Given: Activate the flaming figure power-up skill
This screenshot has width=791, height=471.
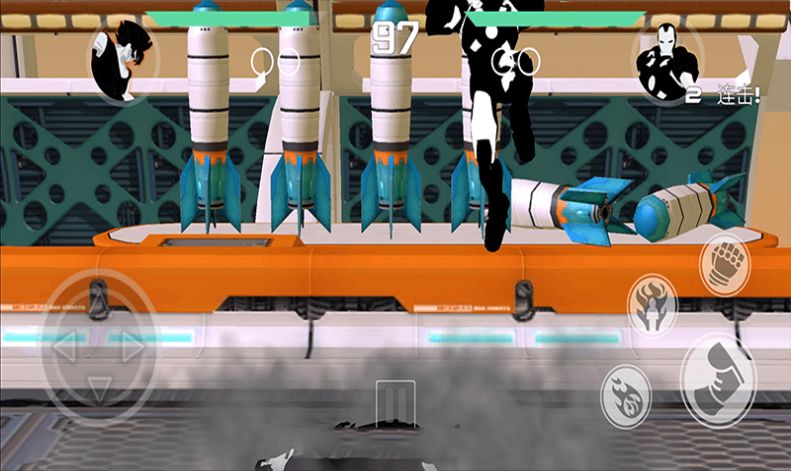Looking at the screenshot, I should tap(652, 303).
